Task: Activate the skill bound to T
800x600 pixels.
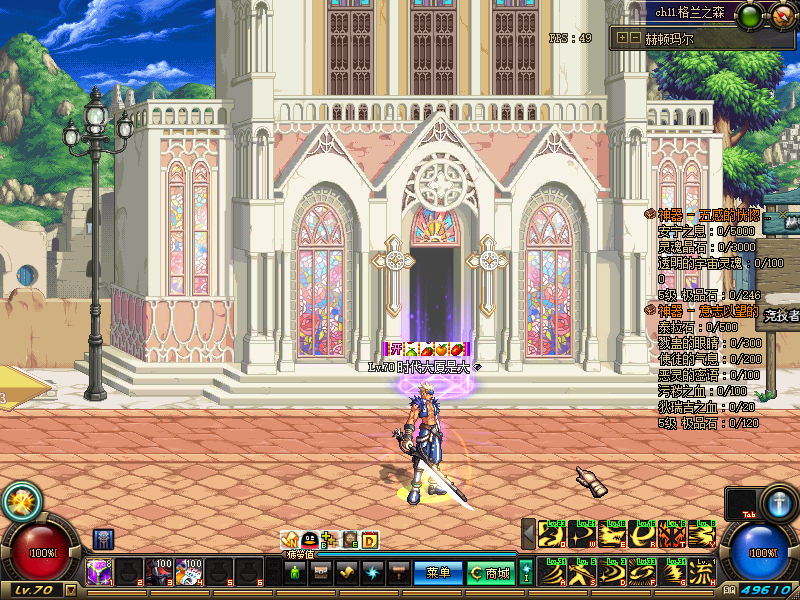Action: tap(673, 536)
